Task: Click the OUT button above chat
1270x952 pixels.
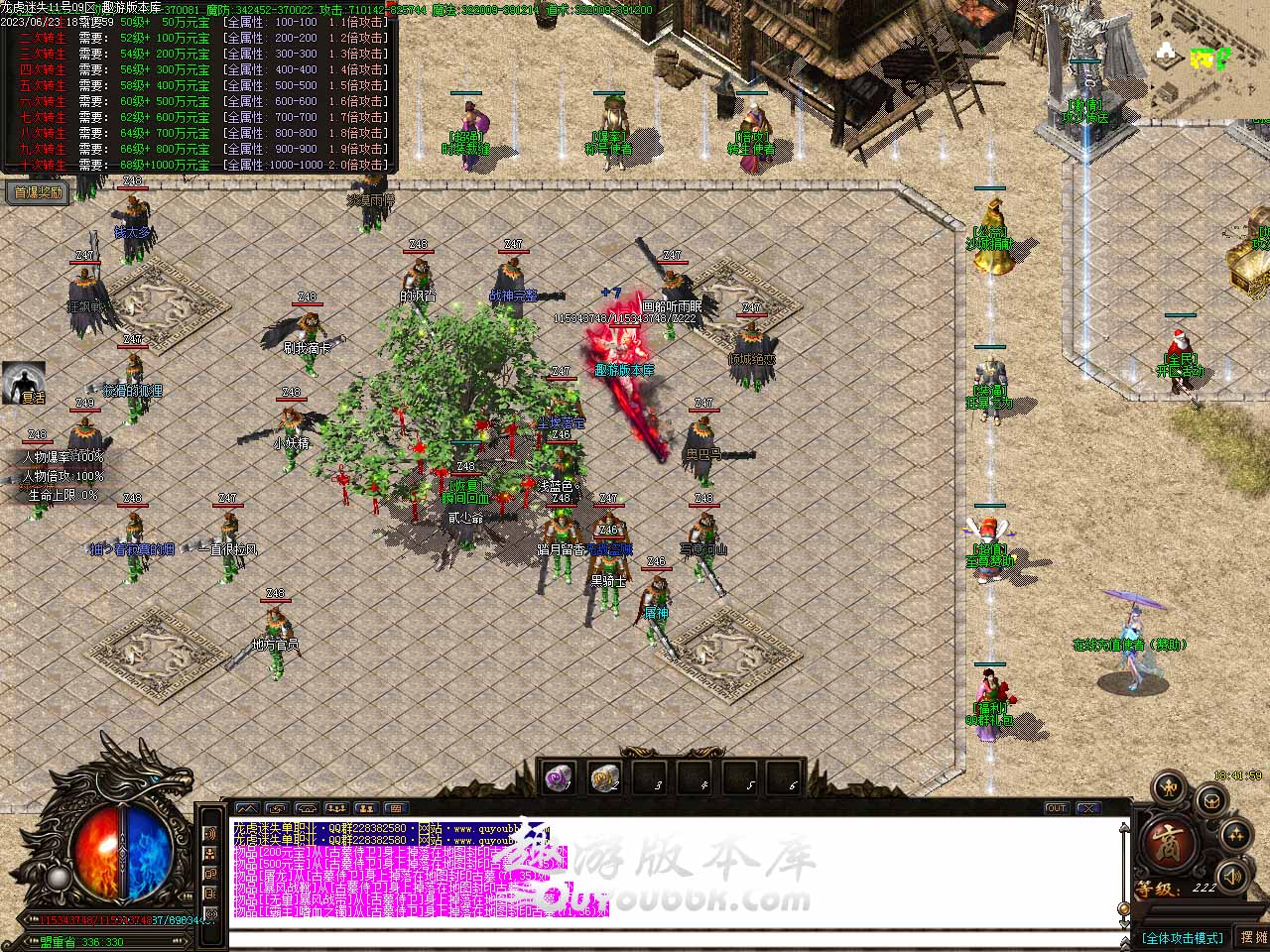Action: (x=1056, y=808)
